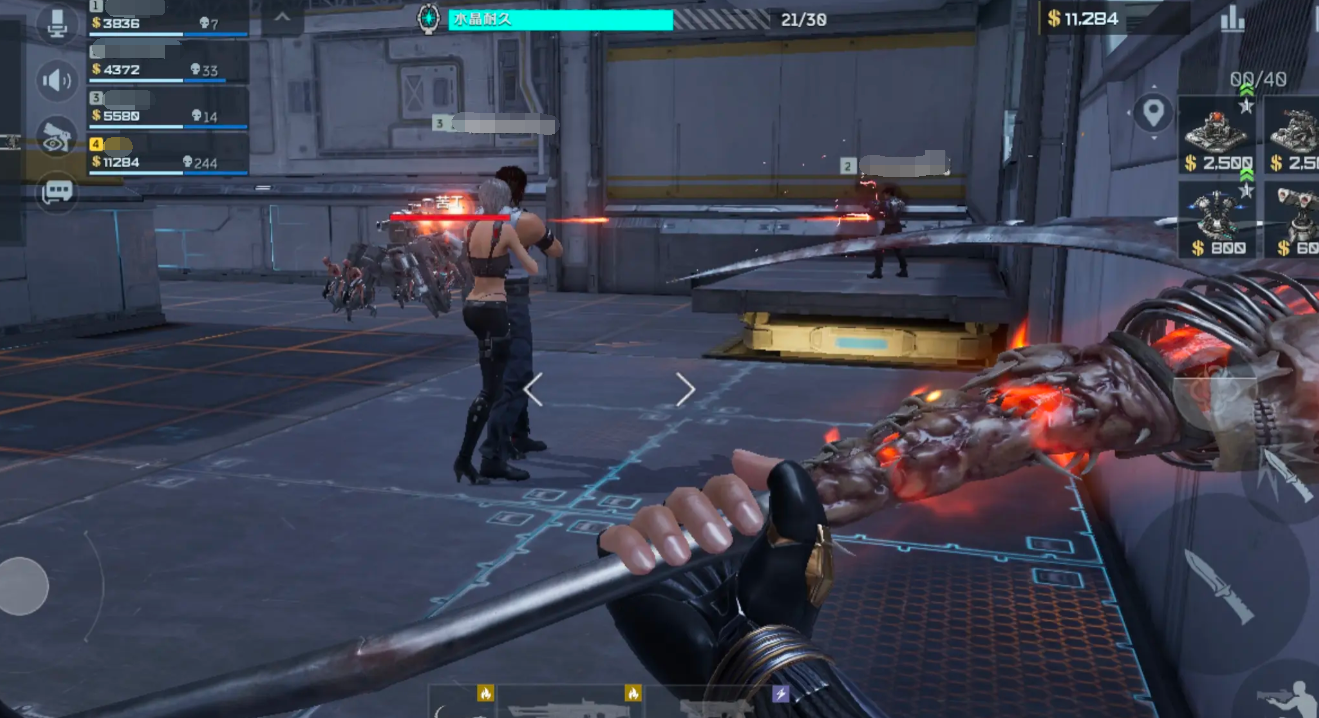Screen dimensions: 1319x718
Task: Tap the pistol-and-eye spectate icon
Action: click(x=58, y=137)
